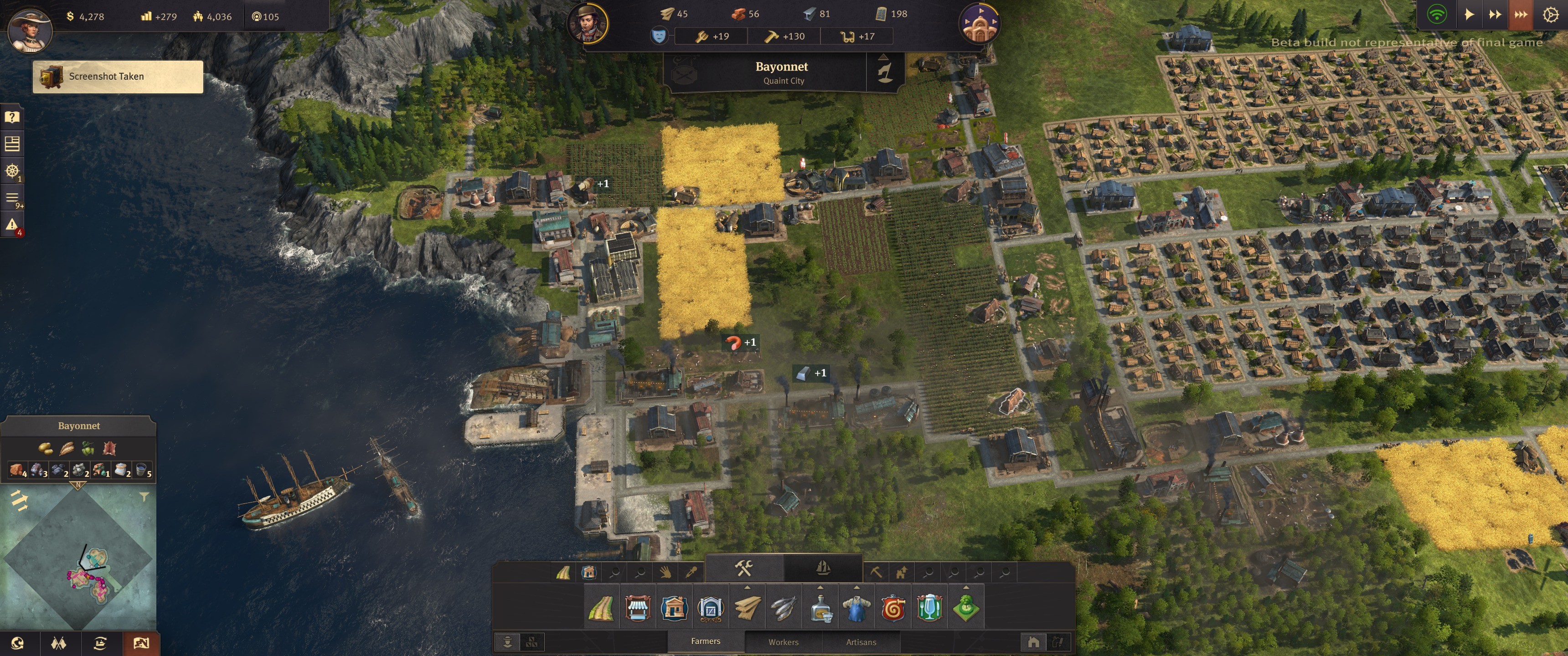
Task: Select the Farmers tier tab
Action: 706,641
